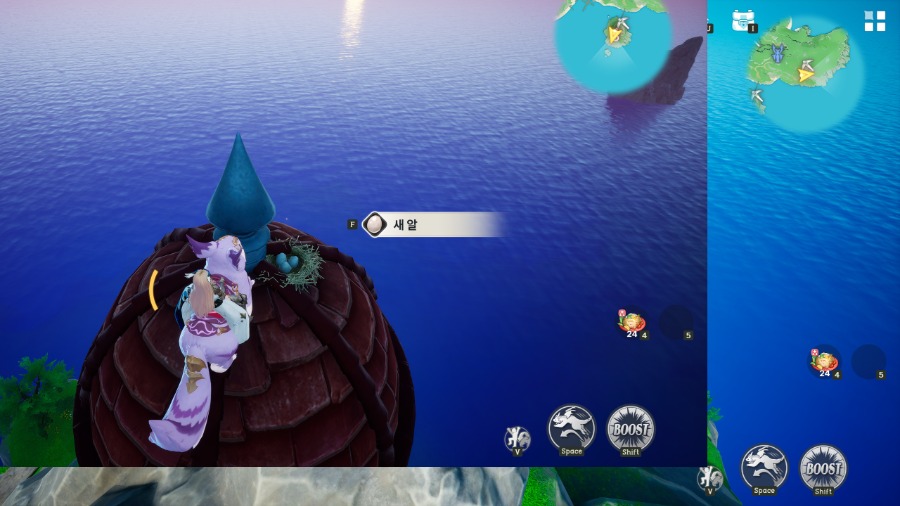This screenshot has width=900, height=506.
Task: Open the backpack inventory icon
Action: coord(742,20)
